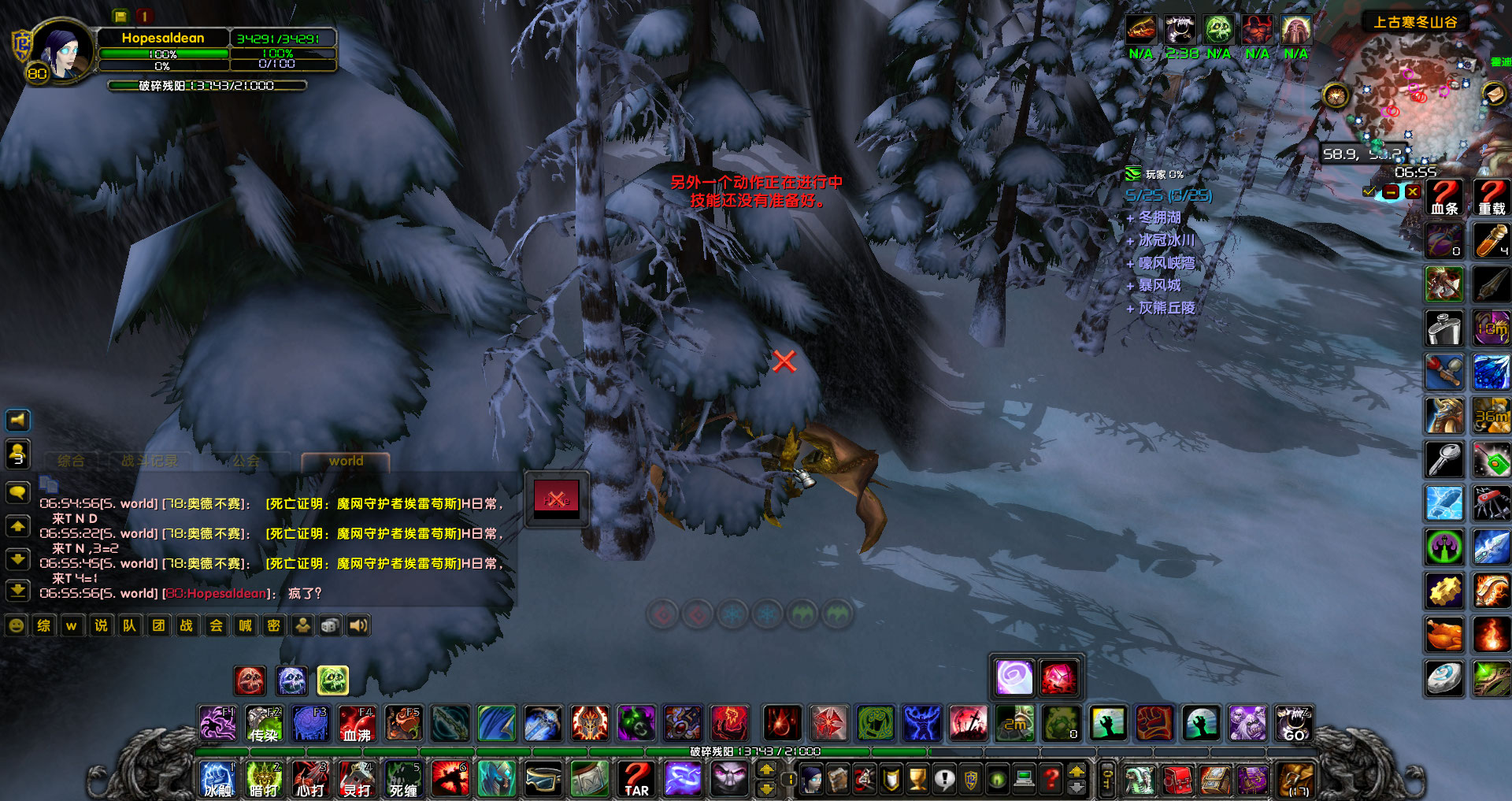
Task: Click the 重载 button to reload UI
Action: tap(1490, 195)
